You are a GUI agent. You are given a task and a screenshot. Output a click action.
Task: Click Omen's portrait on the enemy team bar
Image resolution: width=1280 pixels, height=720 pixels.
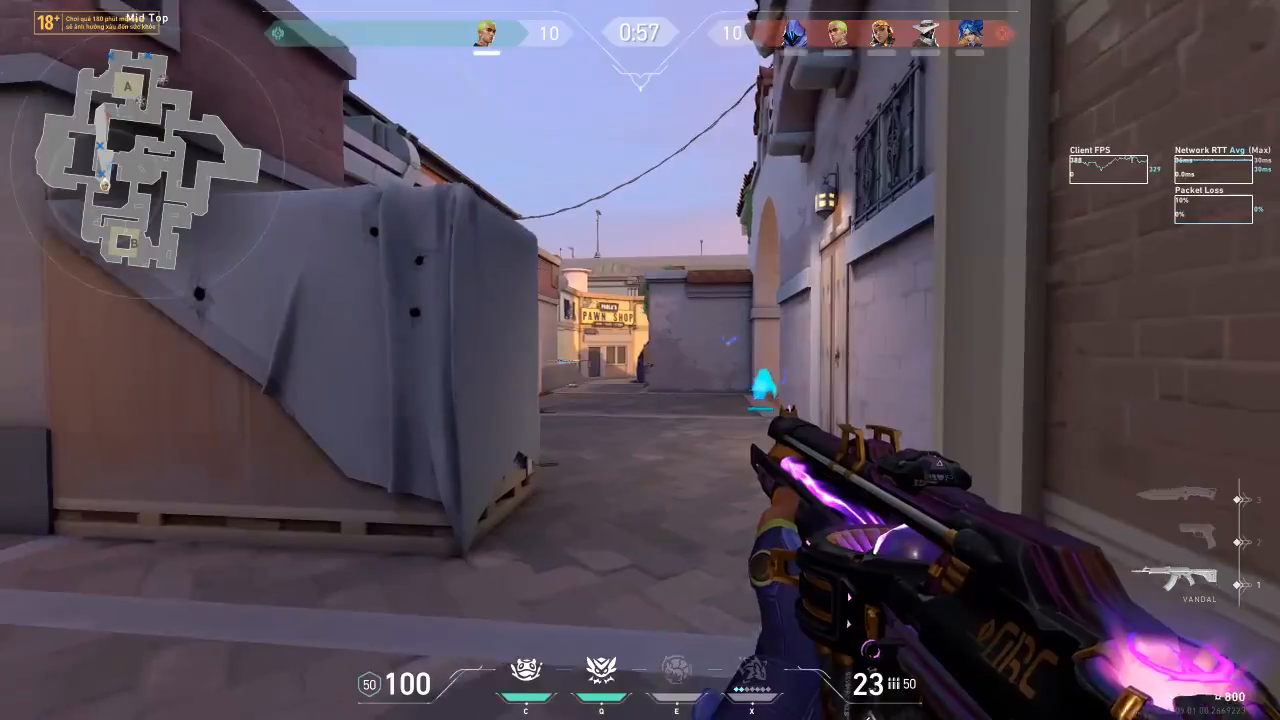coord(796,33)
